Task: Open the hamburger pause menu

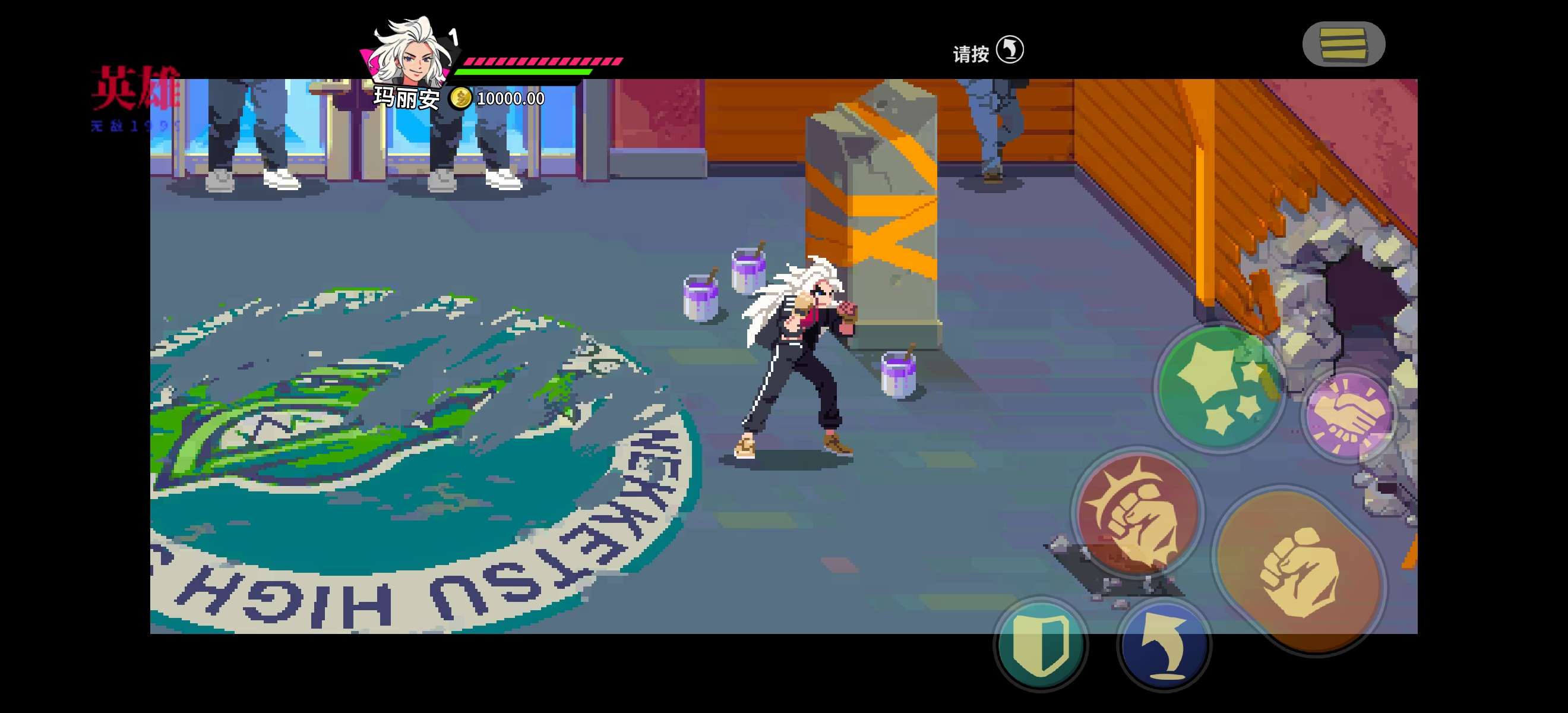Action: pyautogui.click(x=1343, y=44)
